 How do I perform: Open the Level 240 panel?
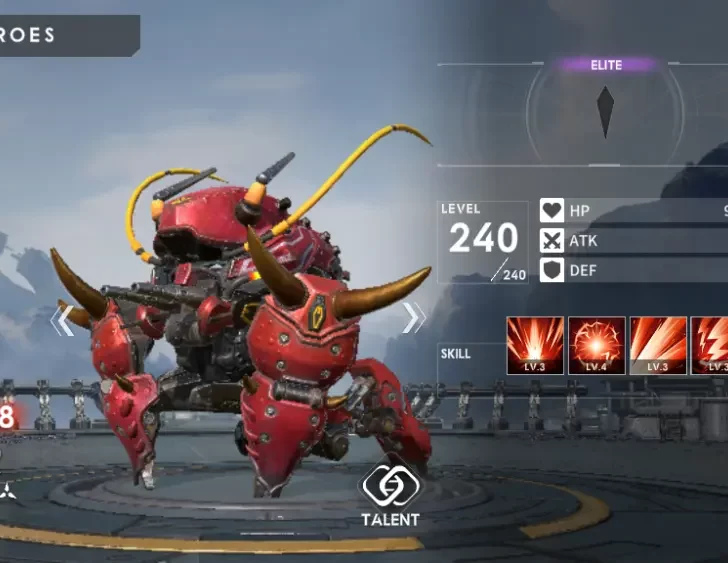click(x=483, y=242)
